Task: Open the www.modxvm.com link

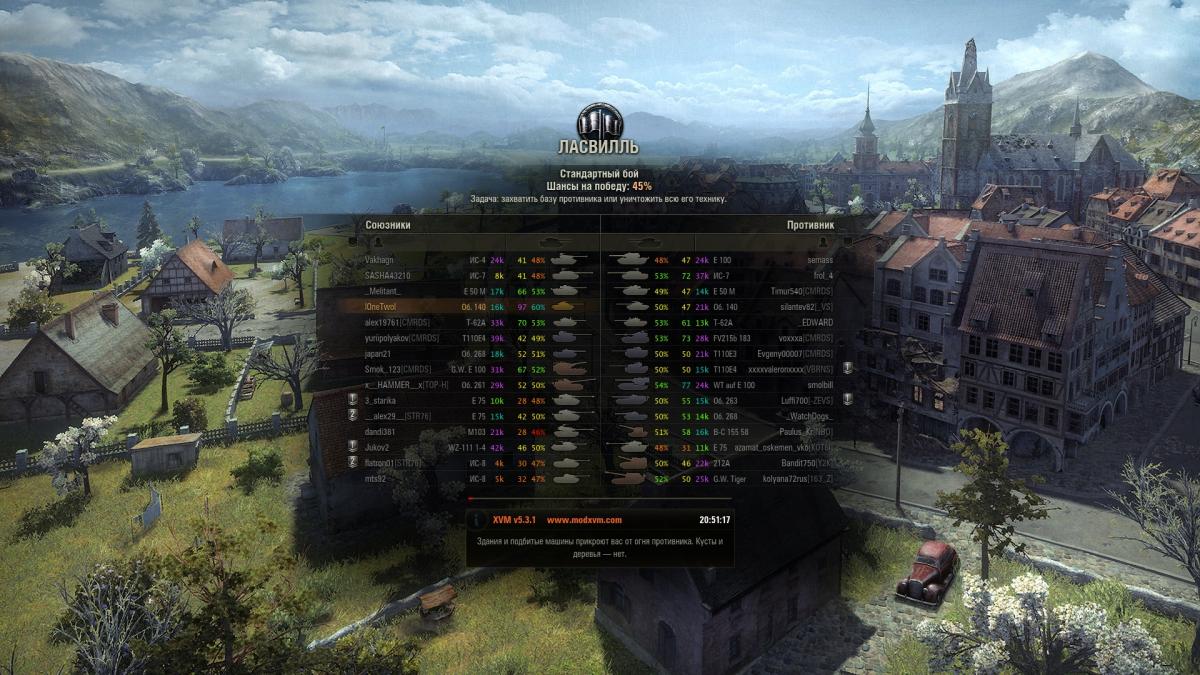Action: click(584, 520)
